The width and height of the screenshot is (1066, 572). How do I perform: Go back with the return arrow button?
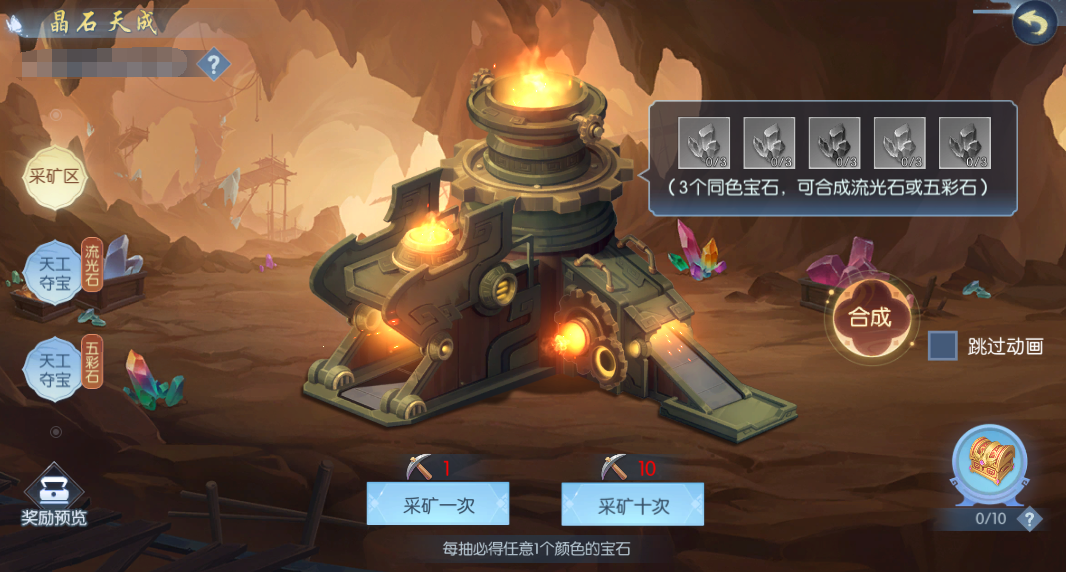[x=1034, y=24]
